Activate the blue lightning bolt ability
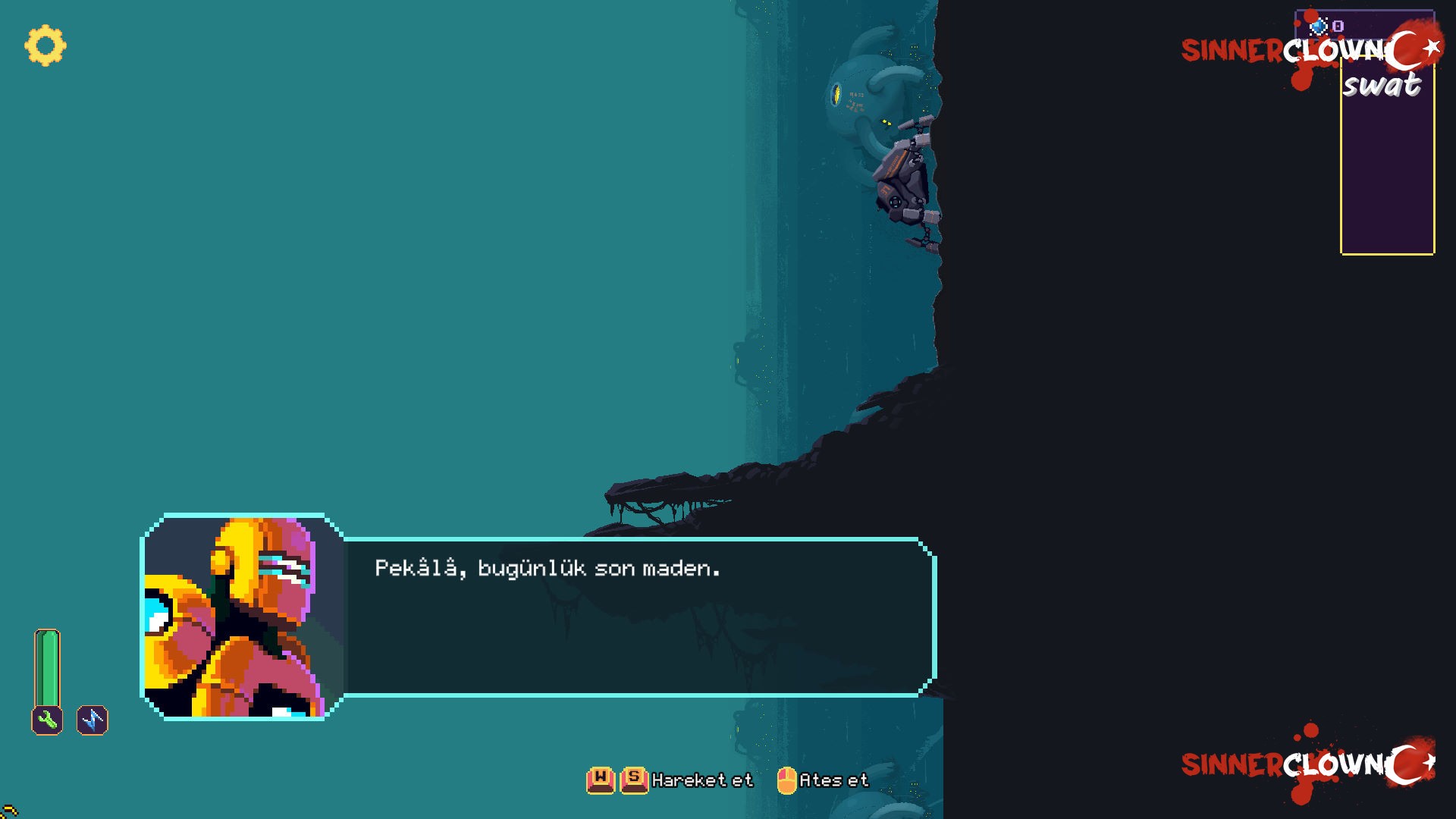The height and width of the screenshot is (819, 1456). [93, 720]
